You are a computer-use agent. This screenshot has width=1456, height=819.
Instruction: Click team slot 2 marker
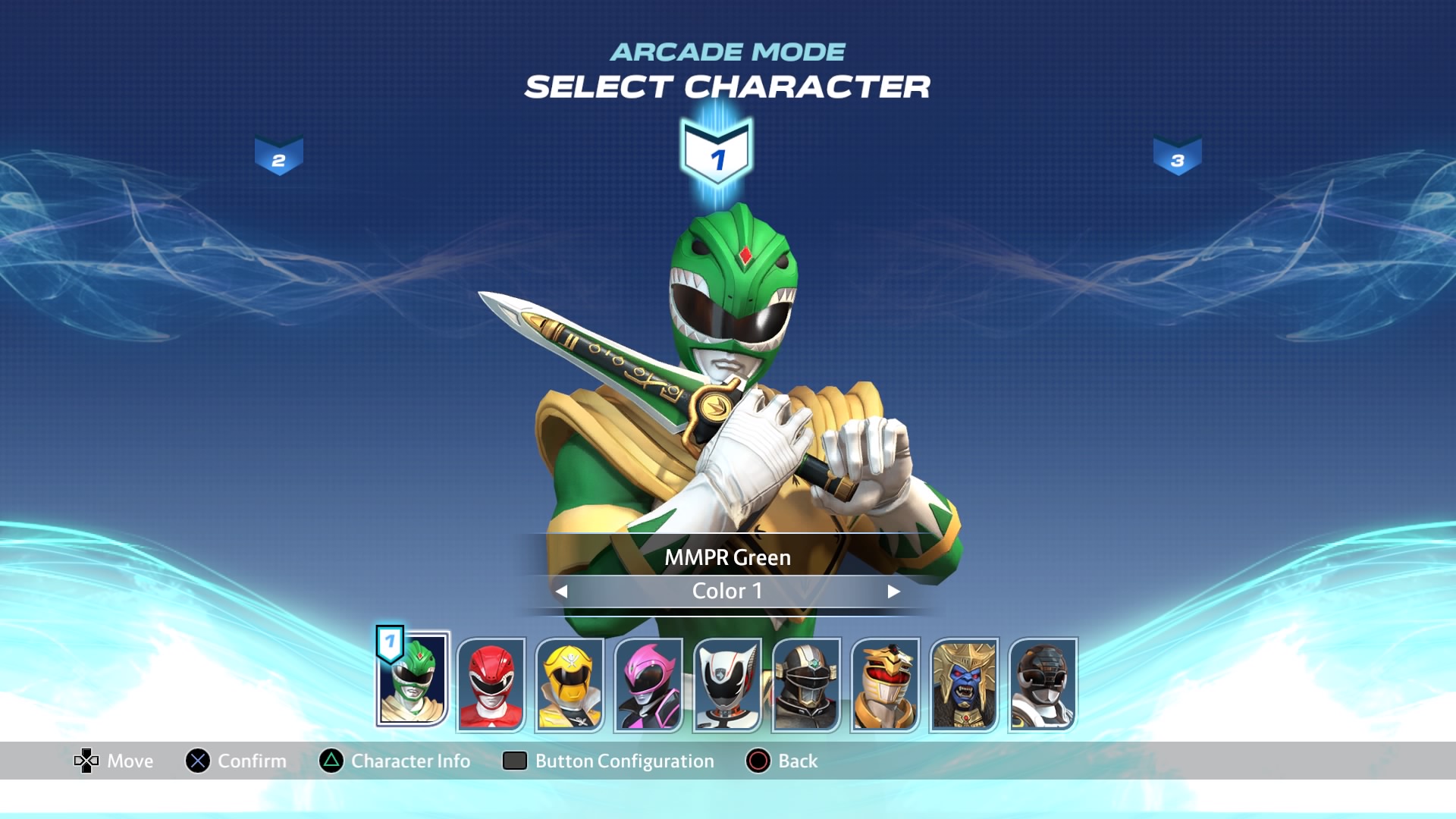coord(279,157)
